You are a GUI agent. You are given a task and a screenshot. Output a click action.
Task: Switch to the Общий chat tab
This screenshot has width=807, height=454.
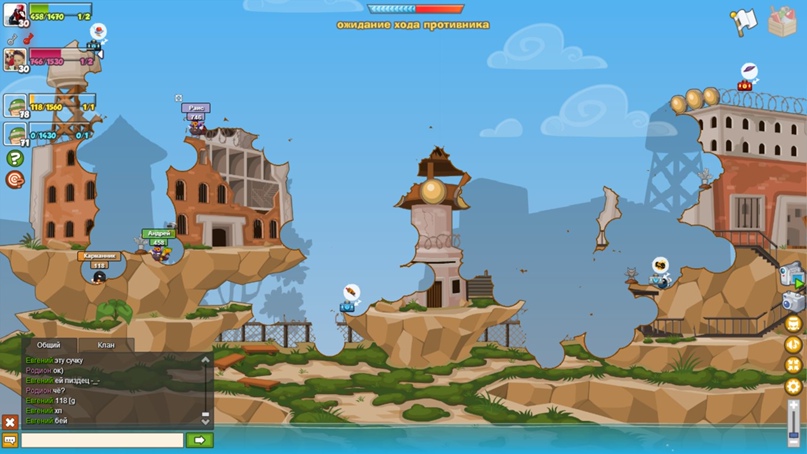coord(48,345)
